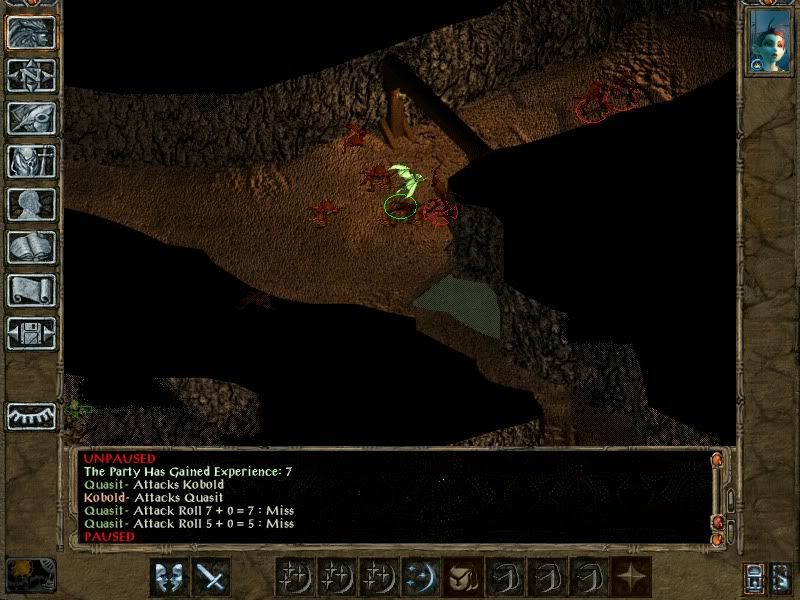Open the mage spellbook
This screenshot has width=800, height=600.
[x=31, y=247]
